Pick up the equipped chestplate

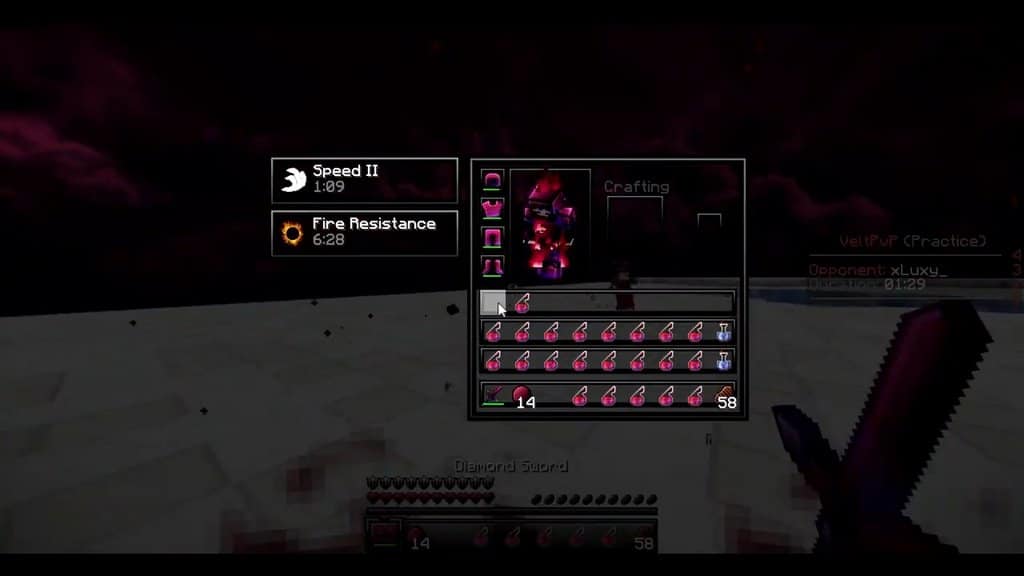click(491, 209)
